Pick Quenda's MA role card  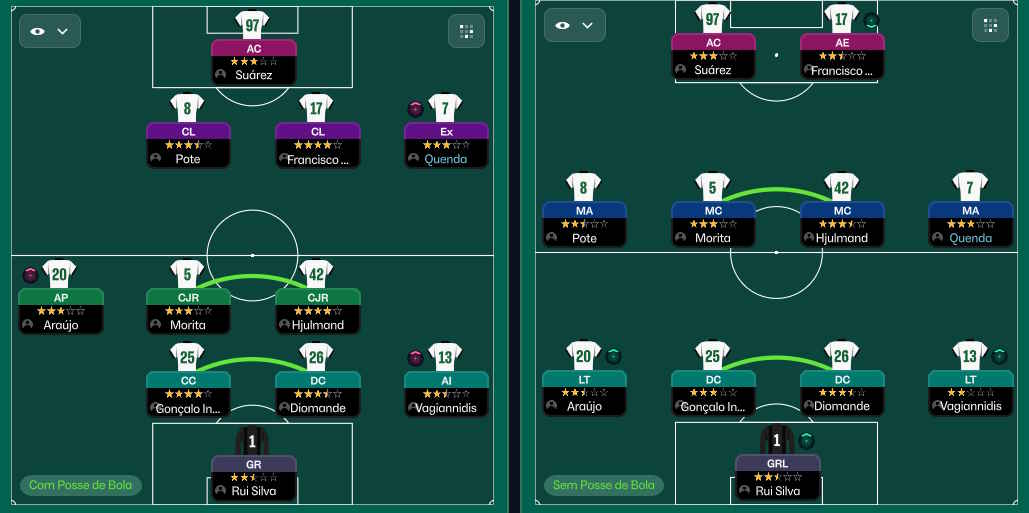[970, 224]
